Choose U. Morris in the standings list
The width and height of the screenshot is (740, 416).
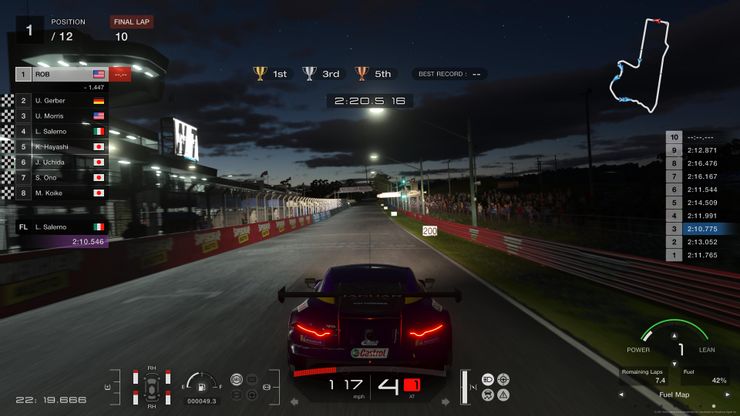60,116
